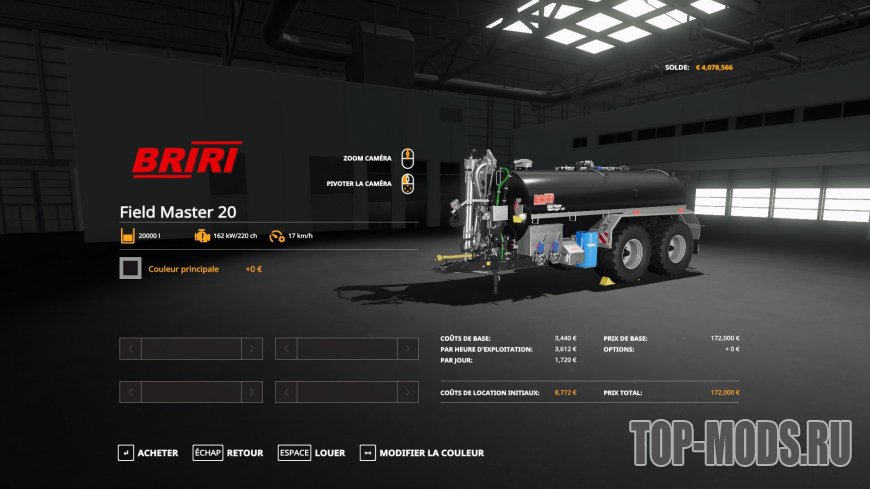Screen dimensions: 870x489
Task: Go back using the RETOUR button
Action: click(229, 453)
